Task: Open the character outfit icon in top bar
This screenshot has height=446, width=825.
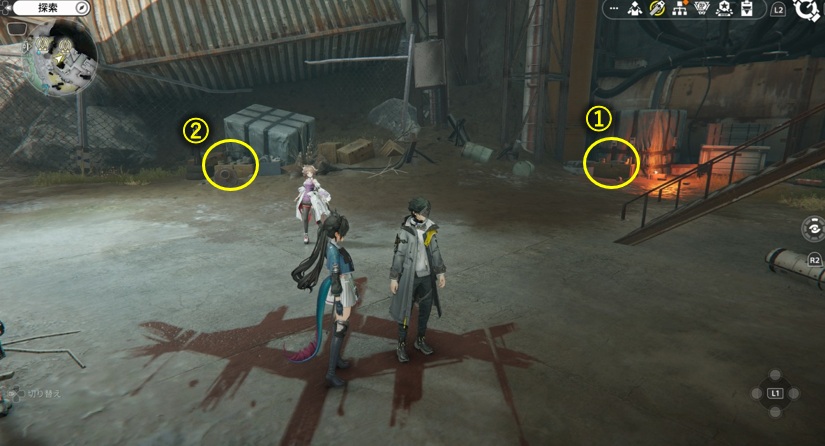Action: coord(635,9)
